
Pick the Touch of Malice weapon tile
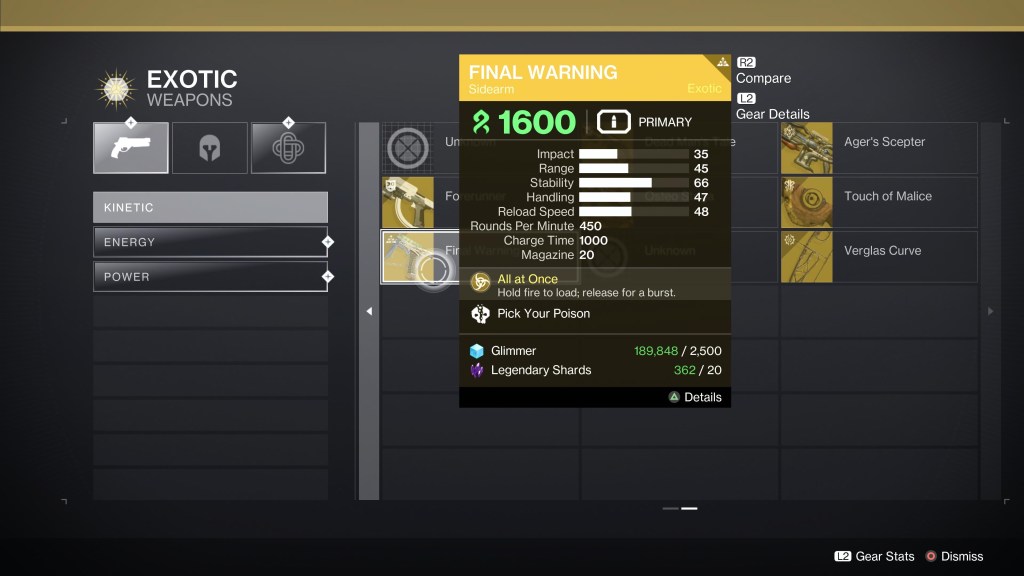tap(878, 202)
